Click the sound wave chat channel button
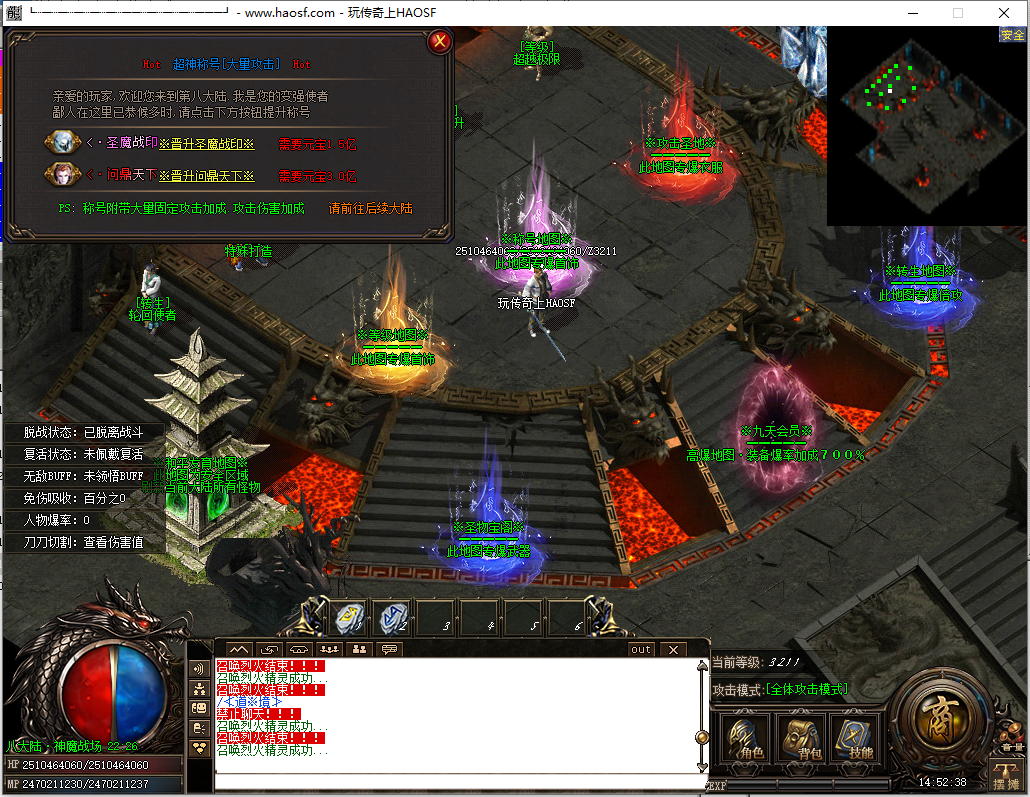The image size is (1030, 797). pos(199,669)
